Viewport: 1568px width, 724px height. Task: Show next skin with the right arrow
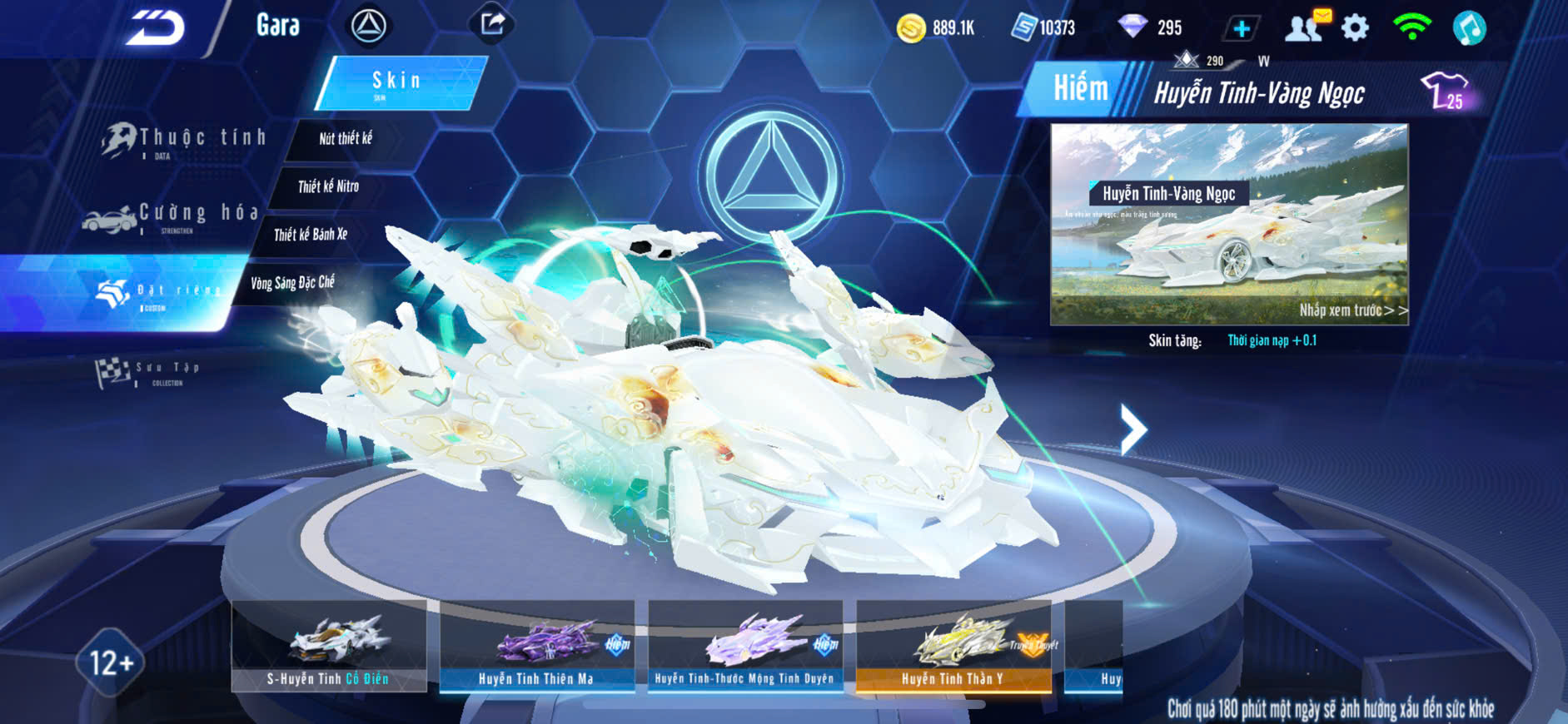[1132, 429]
